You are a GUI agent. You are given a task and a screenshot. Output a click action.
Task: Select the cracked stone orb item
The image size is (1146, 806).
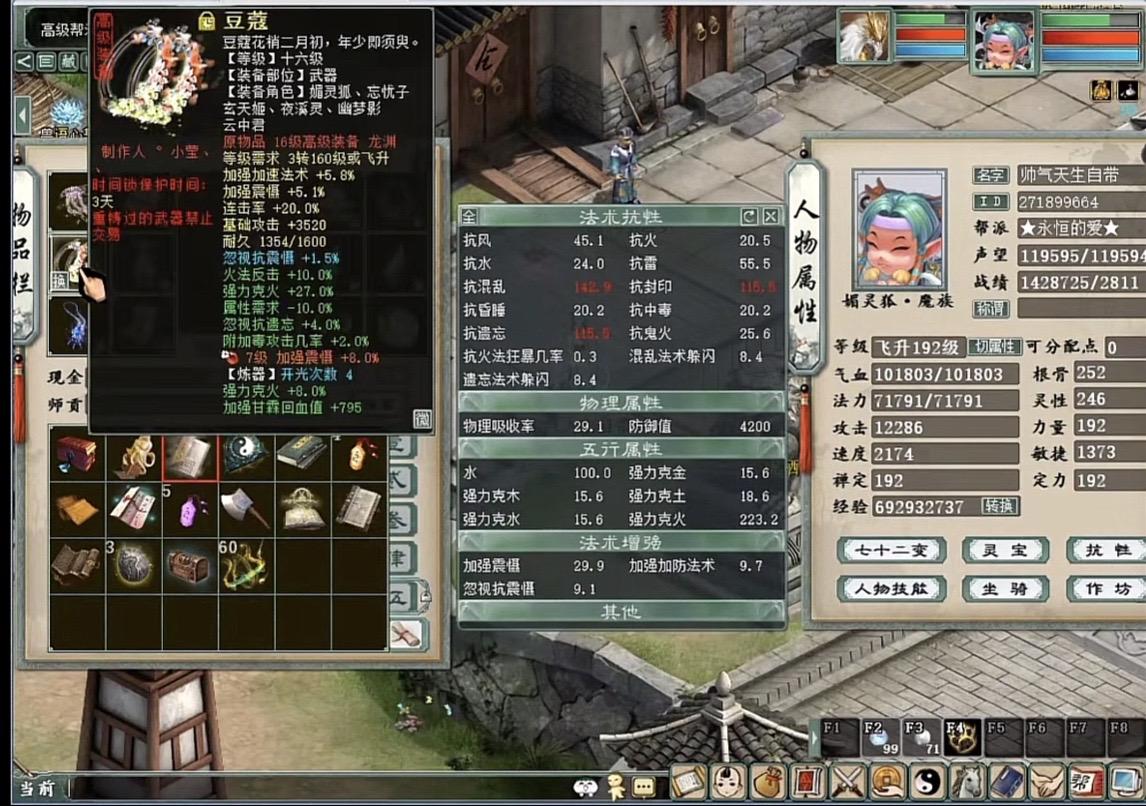click(132, 566)
